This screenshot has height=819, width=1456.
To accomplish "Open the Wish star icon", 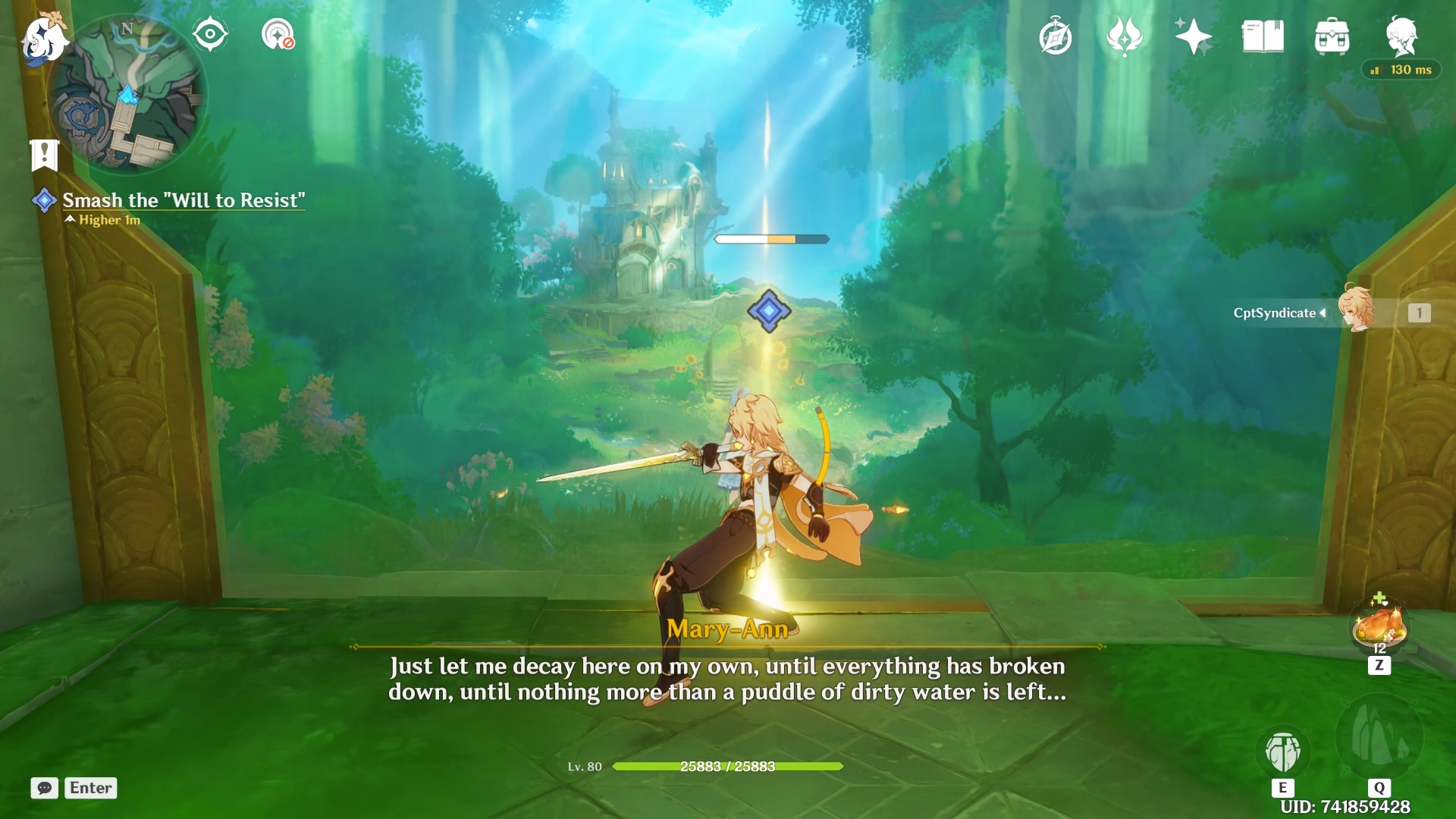I will [x=1193, y=36].
